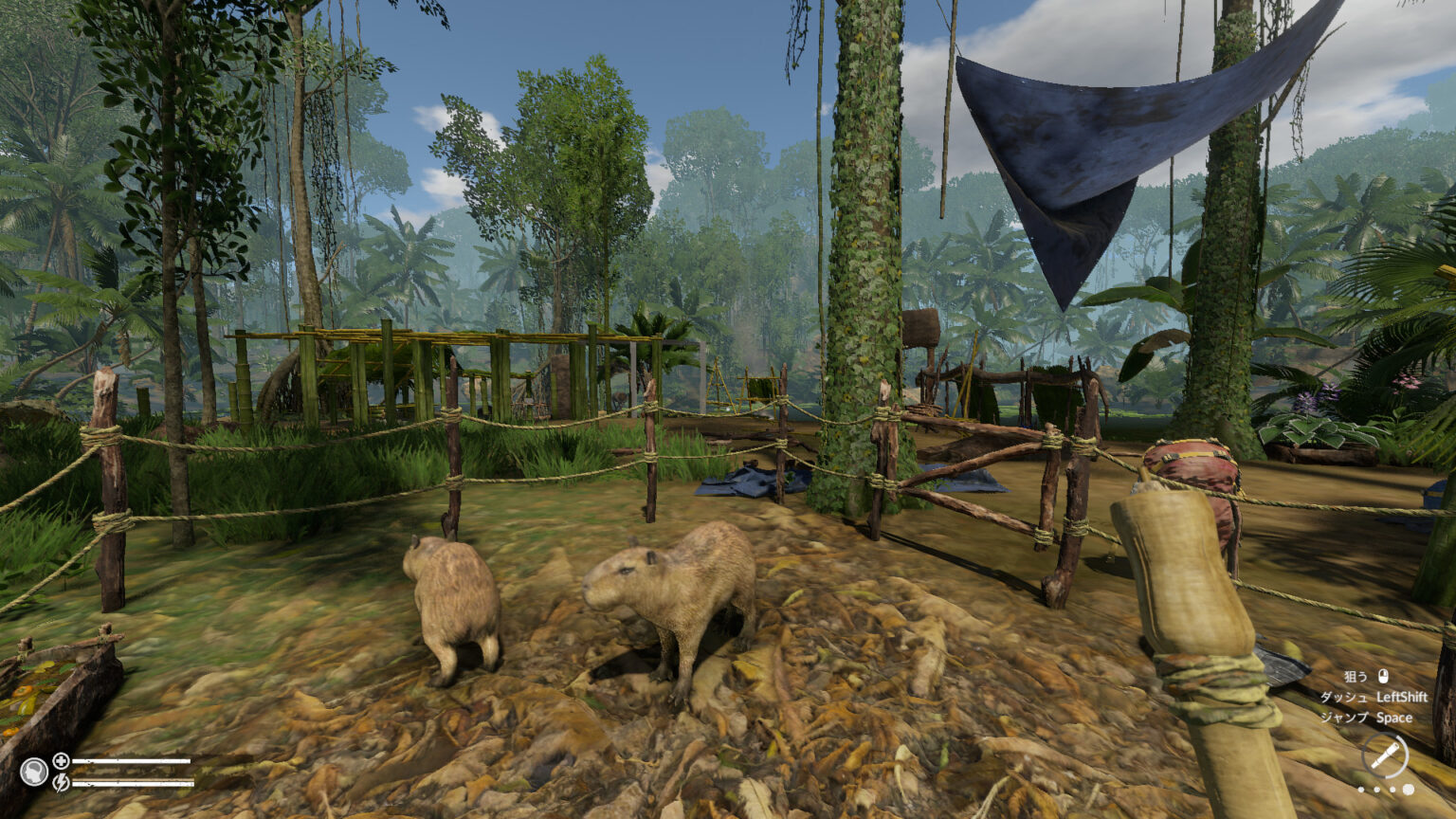Choose the large highlighted quick-slot dot

[x=1408, y=790]
